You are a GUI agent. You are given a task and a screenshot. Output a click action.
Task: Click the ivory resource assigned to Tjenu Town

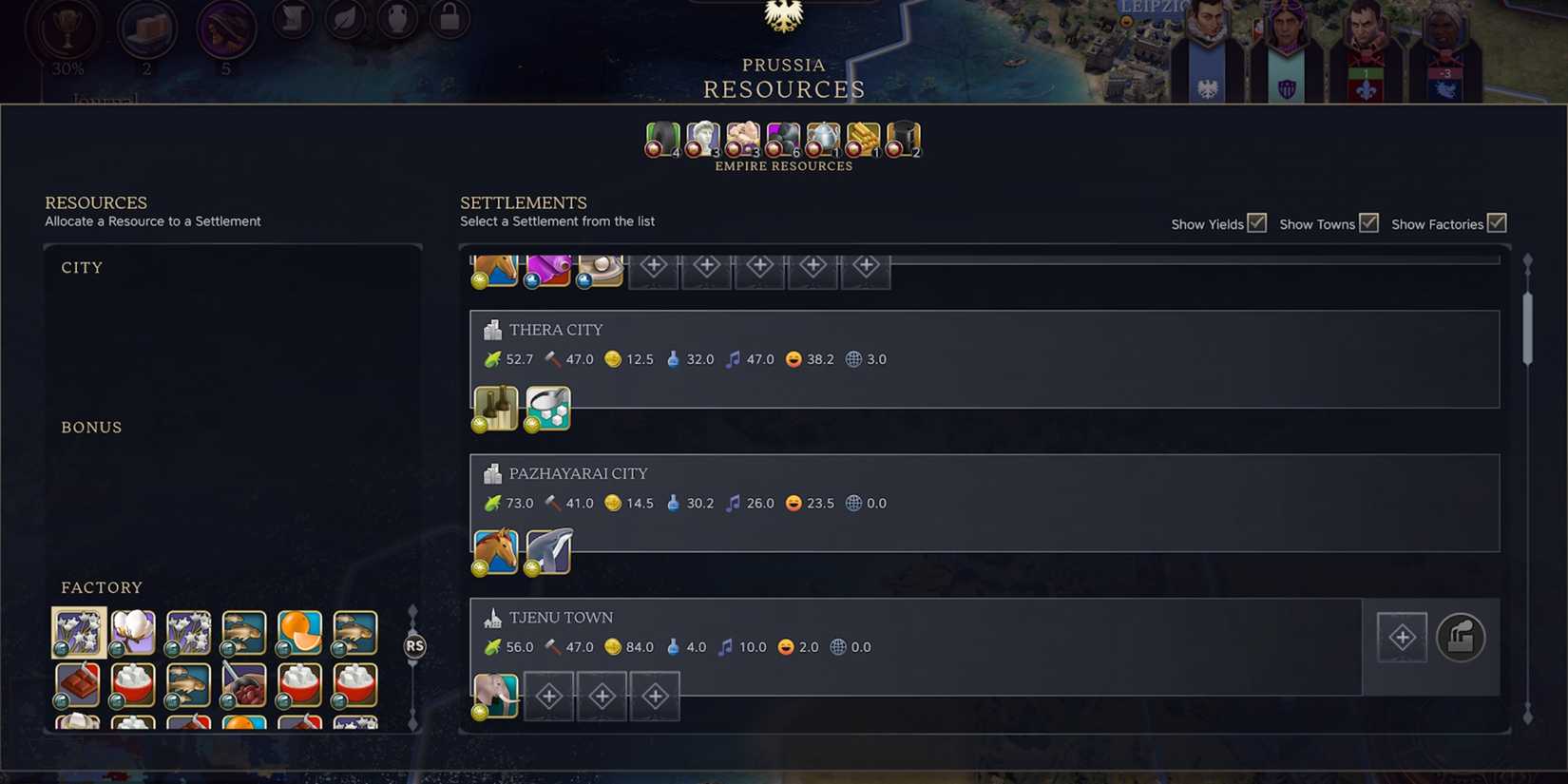495,695
